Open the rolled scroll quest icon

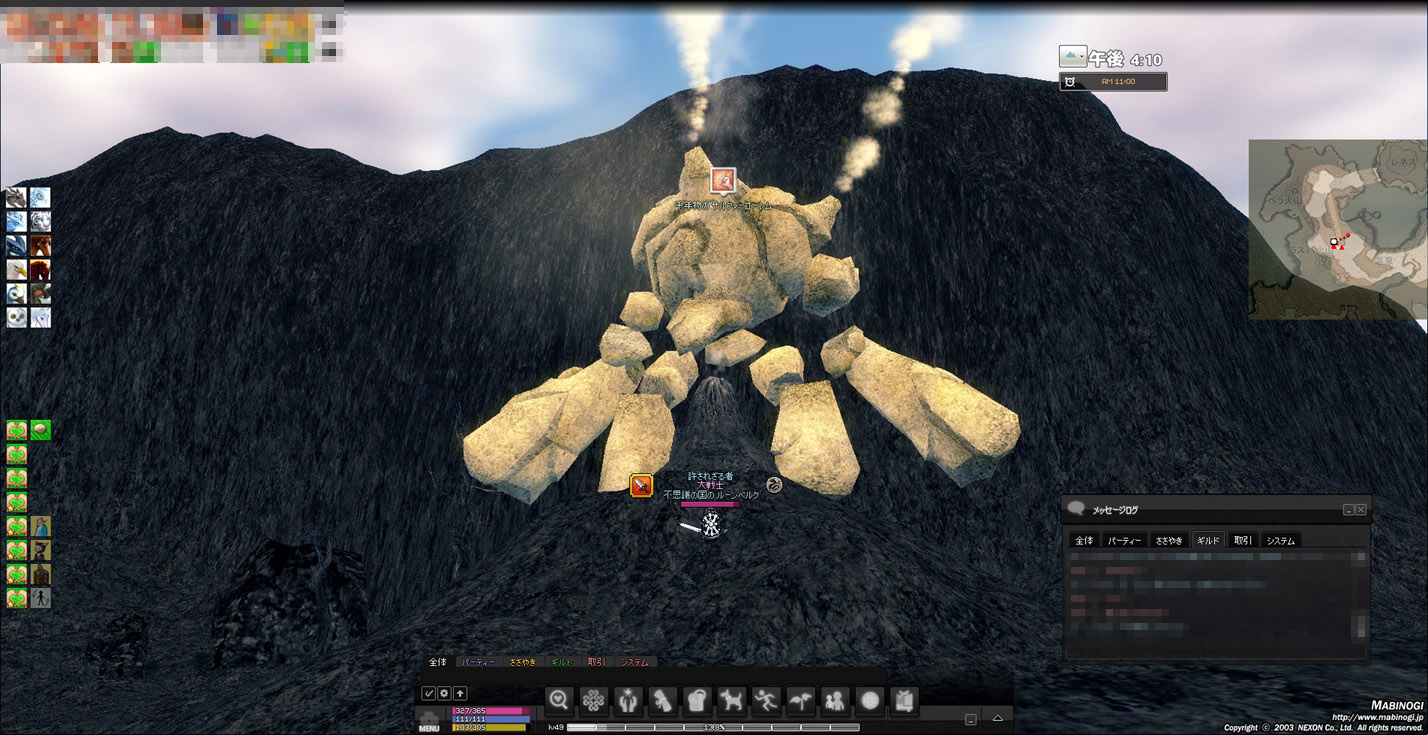(662, 701)
